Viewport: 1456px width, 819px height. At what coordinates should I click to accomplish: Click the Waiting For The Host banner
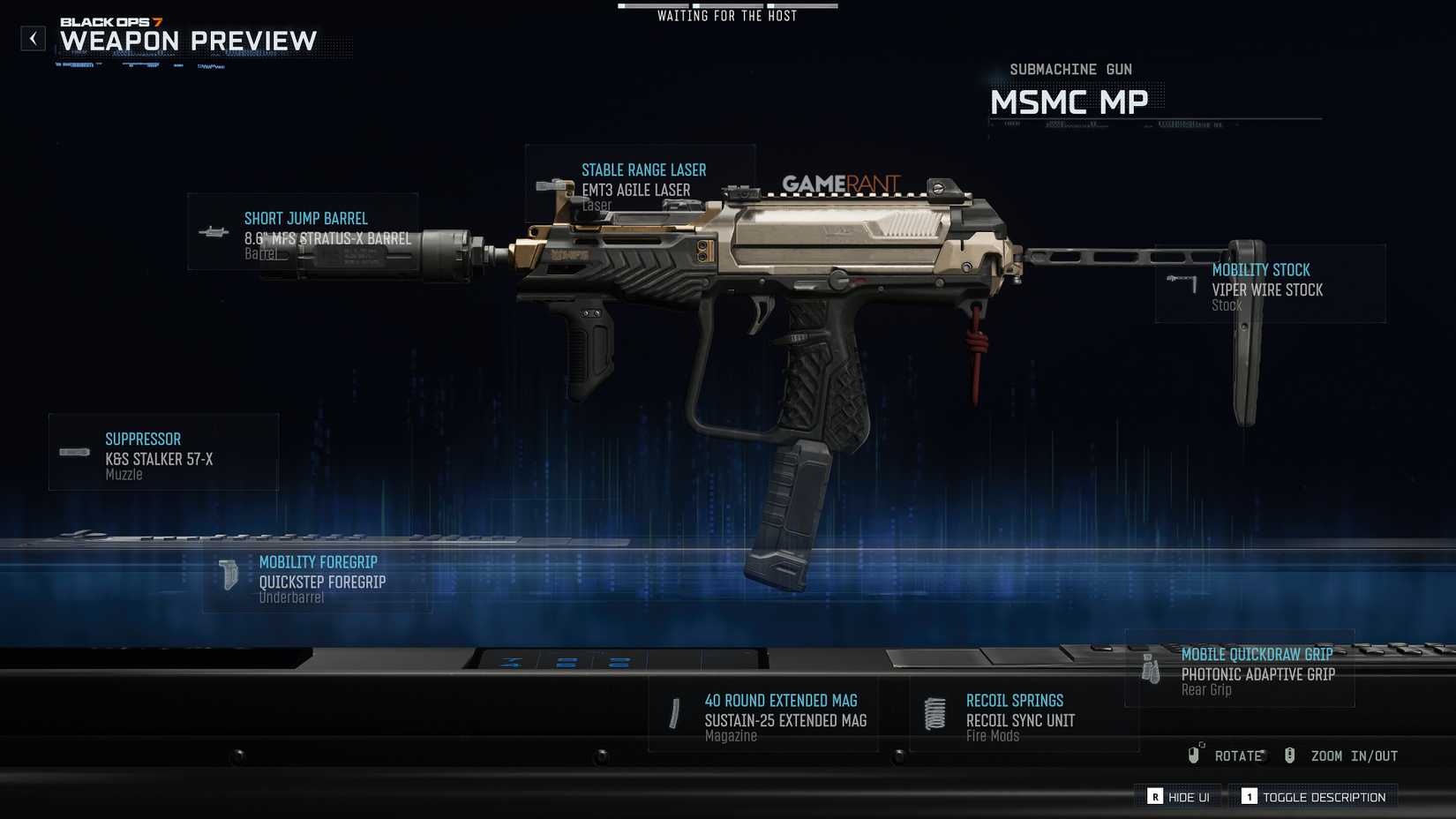tap(726, 14)
